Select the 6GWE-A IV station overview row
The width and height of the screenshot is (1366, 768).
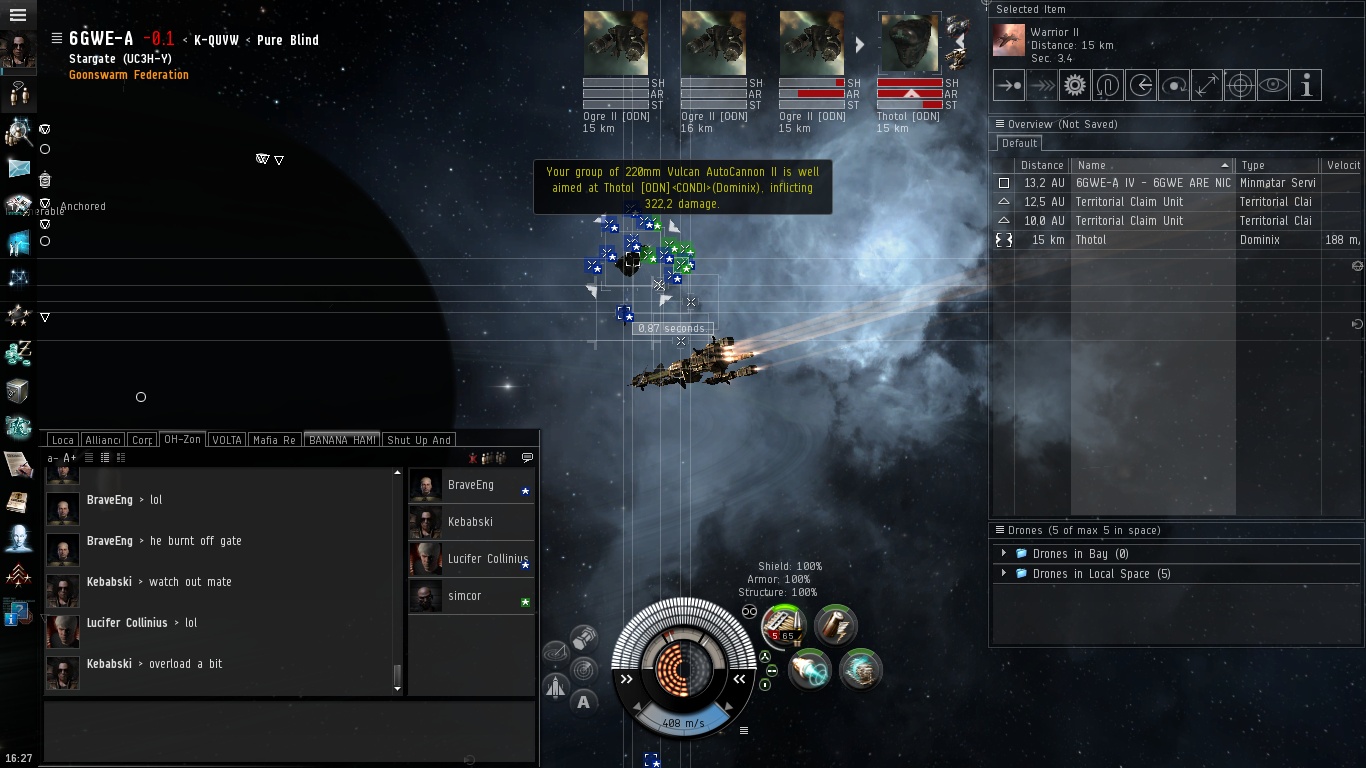pos(1150,183)
